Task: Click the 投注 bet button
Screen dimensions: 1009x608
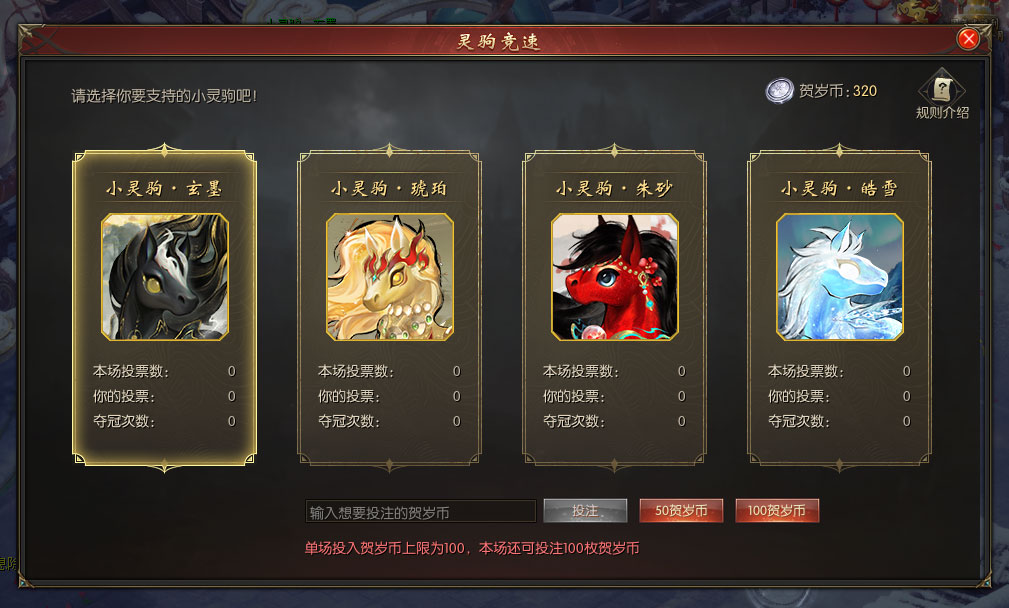Action: point(585,511)
